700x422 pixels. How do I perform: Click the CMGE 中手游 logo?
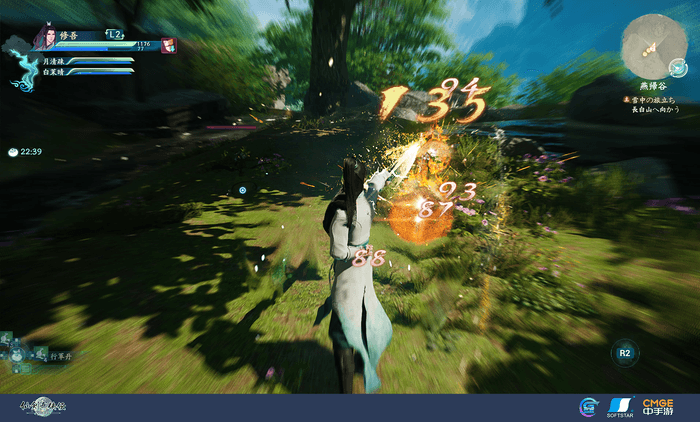pyautogui.click(x=659, y=406)
